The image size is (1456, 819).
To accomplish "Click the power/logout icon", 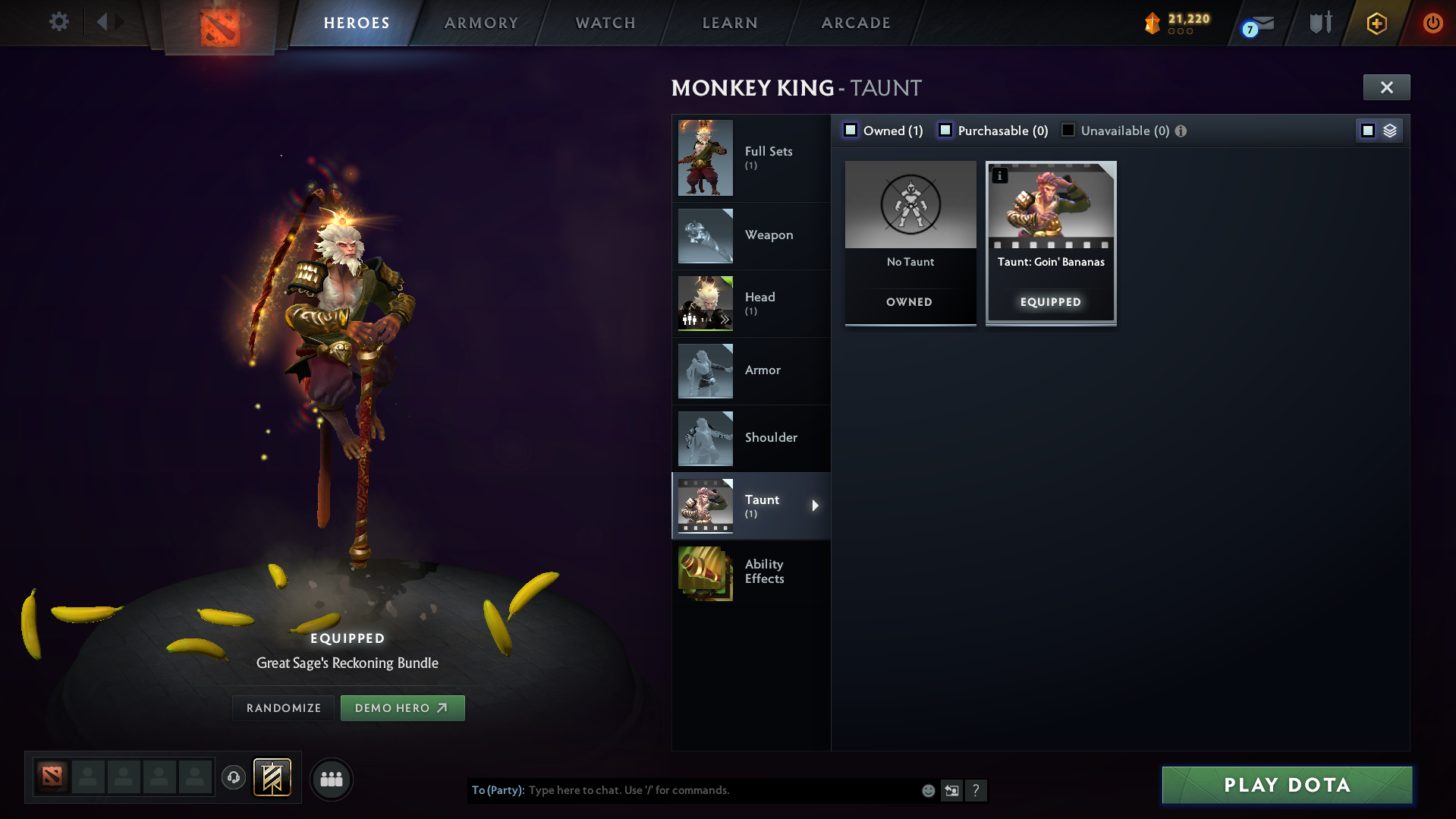I will coord(1432,23).
